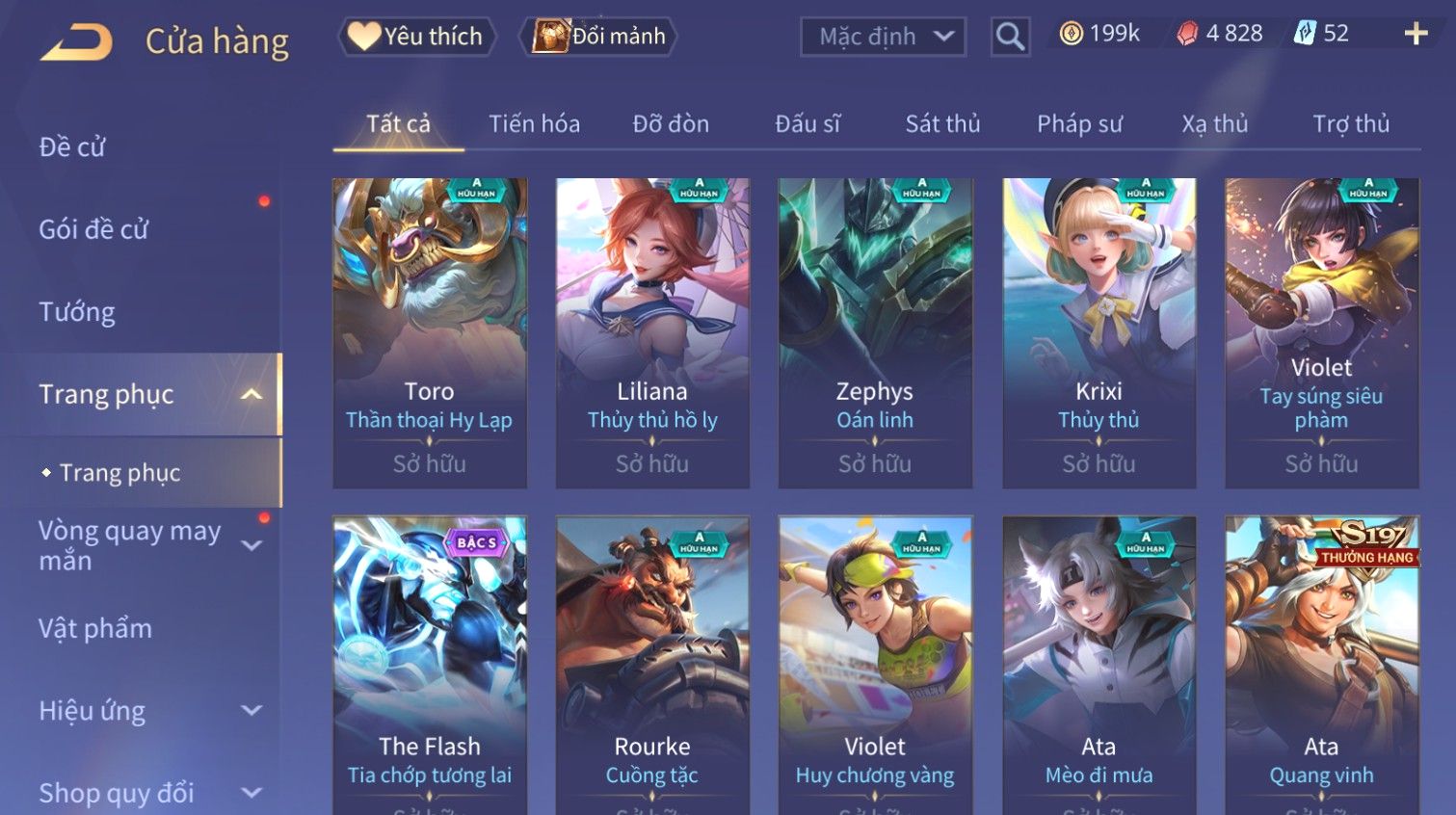The width and height of the screenshot is (1456, 815).
Task: Select the Toro Thần thoại Hy Lạp skin
Action: [x=430, y=332]
